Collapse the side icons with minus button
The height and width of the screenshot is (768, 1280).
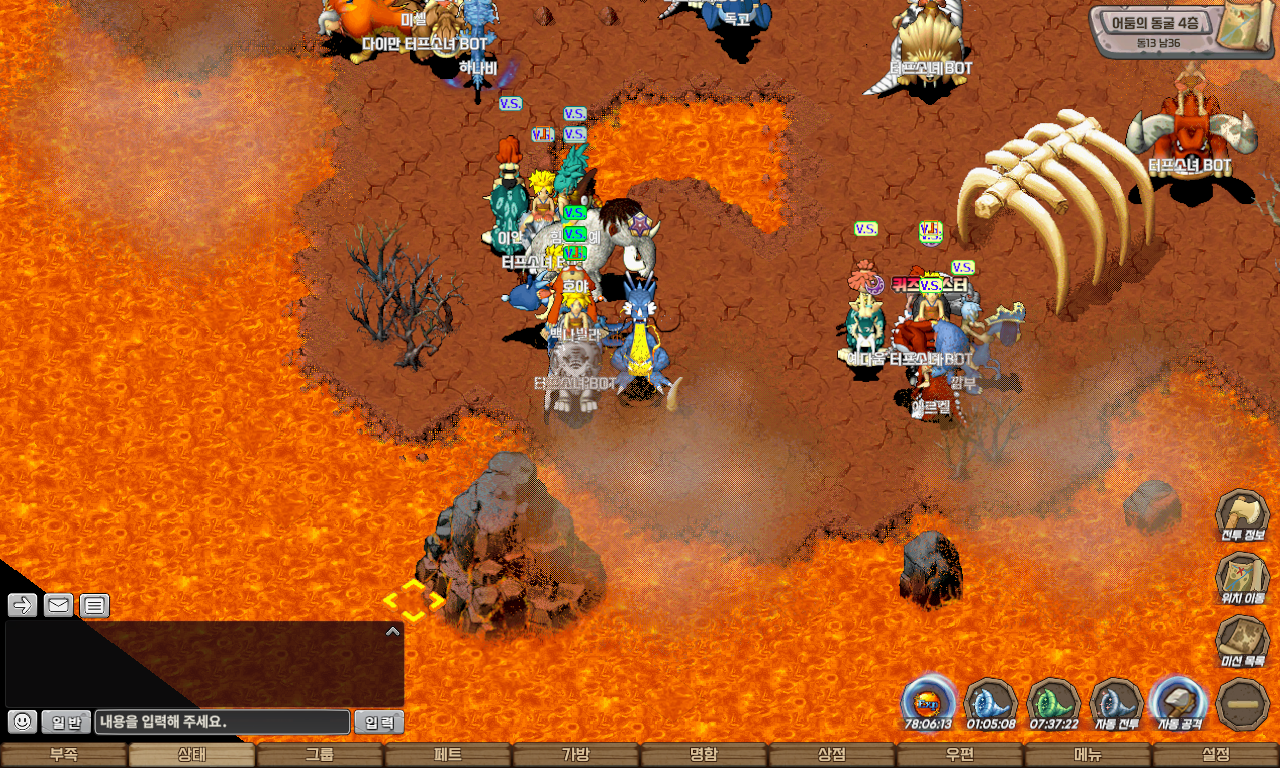click(x=1242, y=704)
